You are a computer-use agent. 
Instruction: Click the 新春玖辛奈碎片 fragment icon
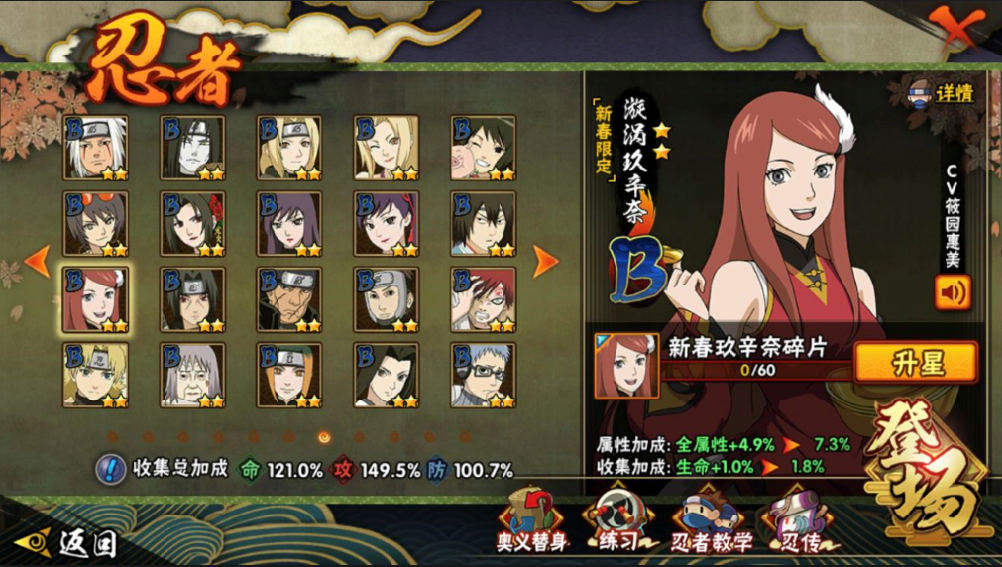coord(626,366)
